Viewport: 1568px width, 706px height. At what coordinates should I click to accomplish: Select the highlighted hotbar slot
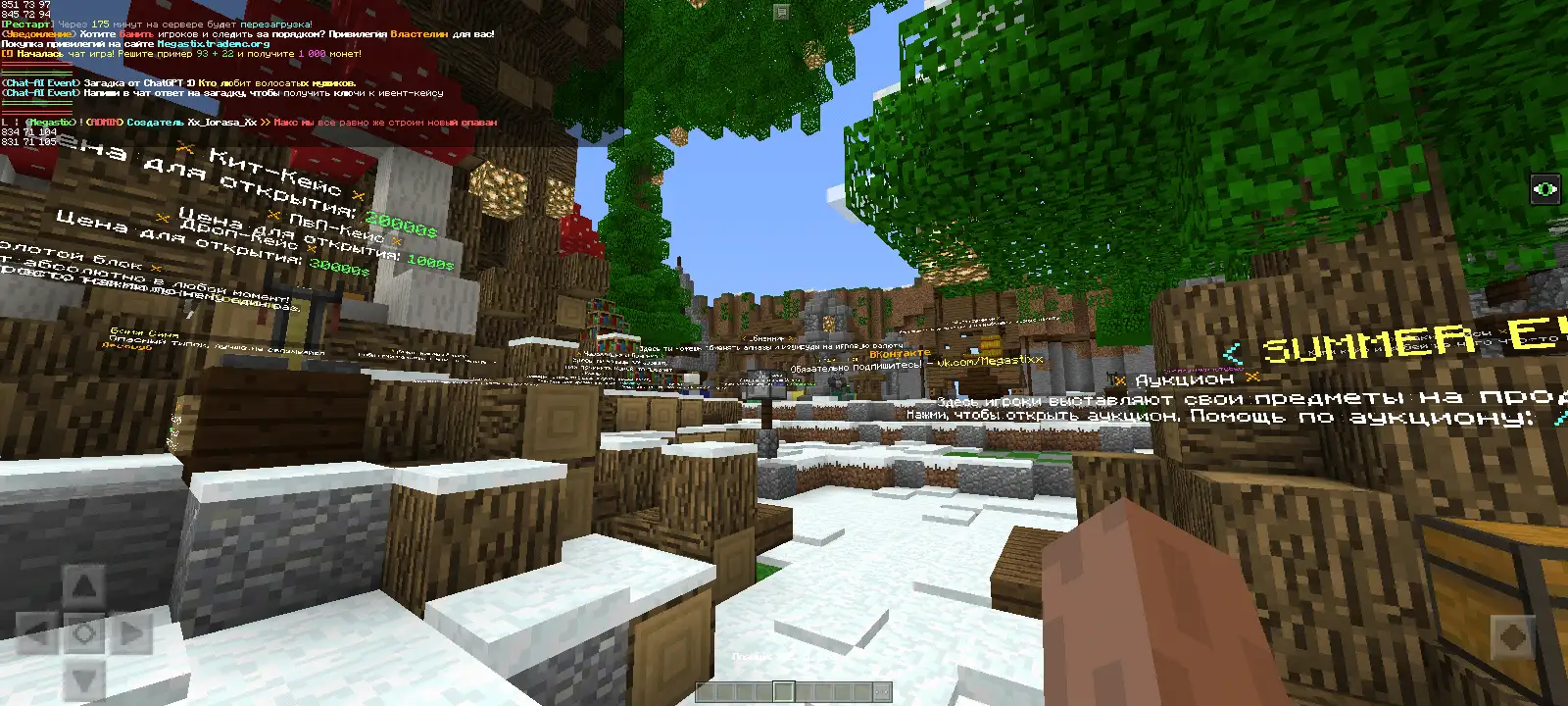click(x=783, y=692)
